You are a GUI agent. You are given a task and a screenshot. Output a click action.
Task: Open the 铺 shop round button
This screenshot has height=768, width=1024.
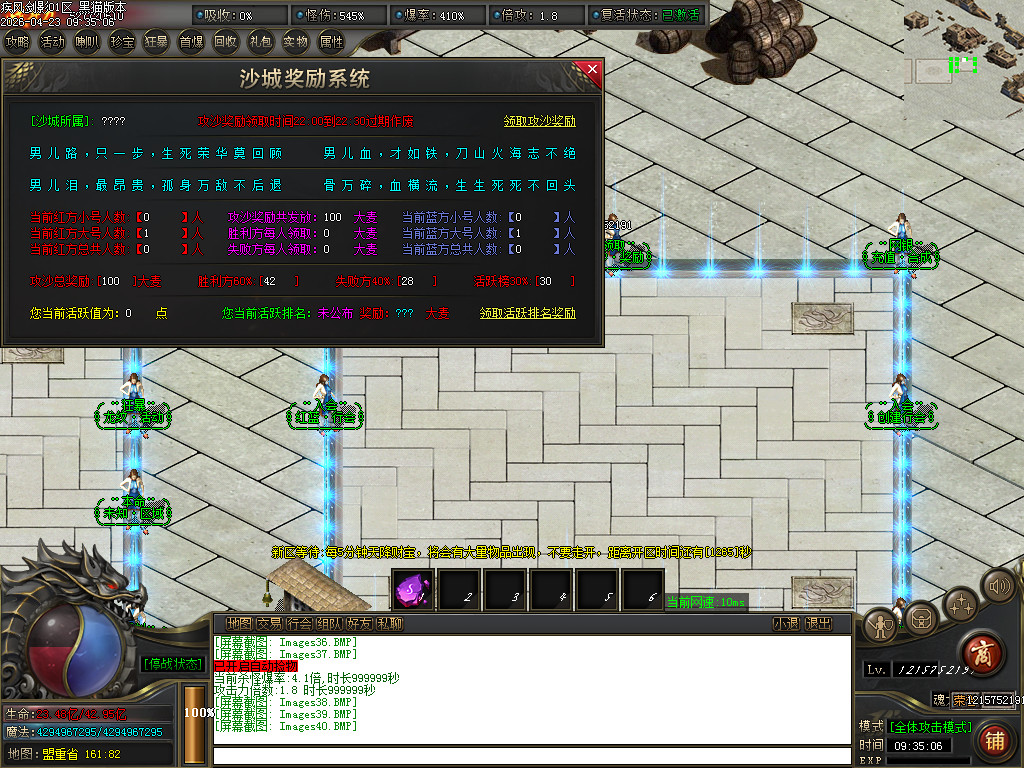click(x=994, y=740)
